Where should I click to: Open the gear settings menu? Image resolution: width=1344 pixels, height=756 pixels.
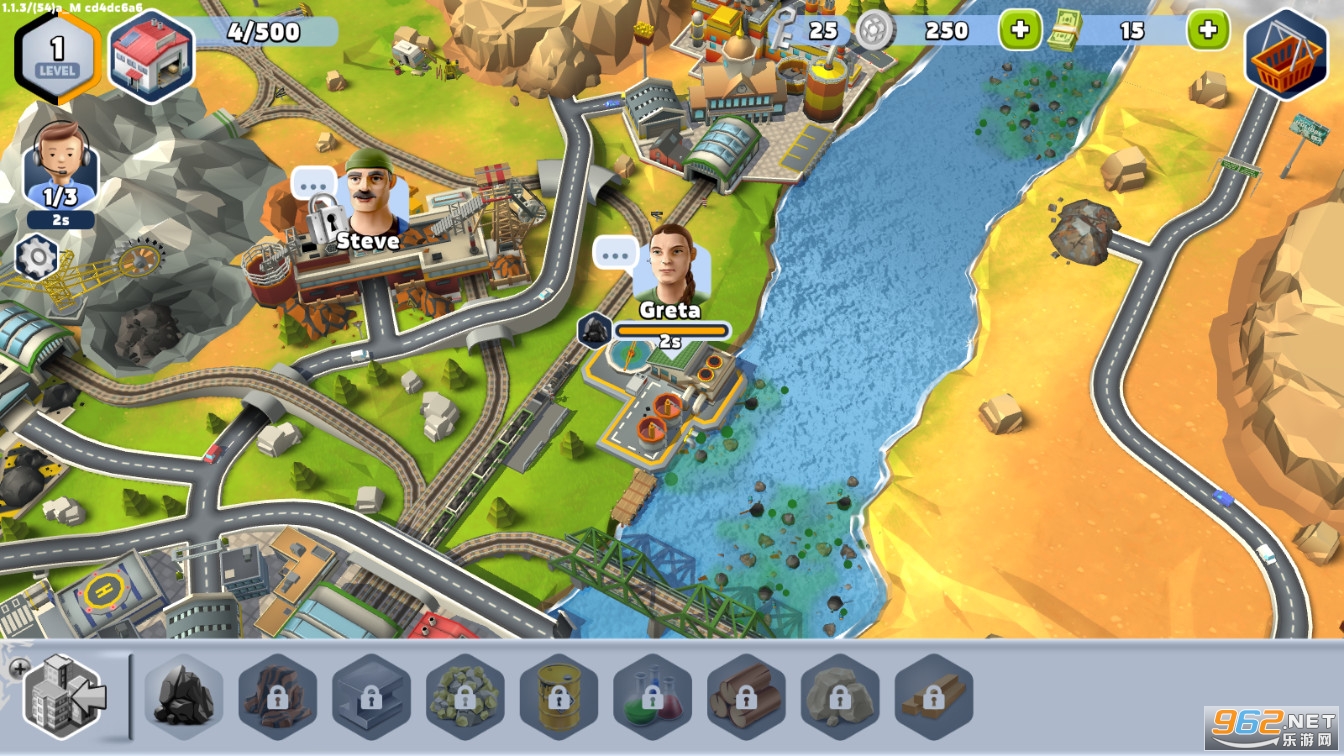coord(38,258)
